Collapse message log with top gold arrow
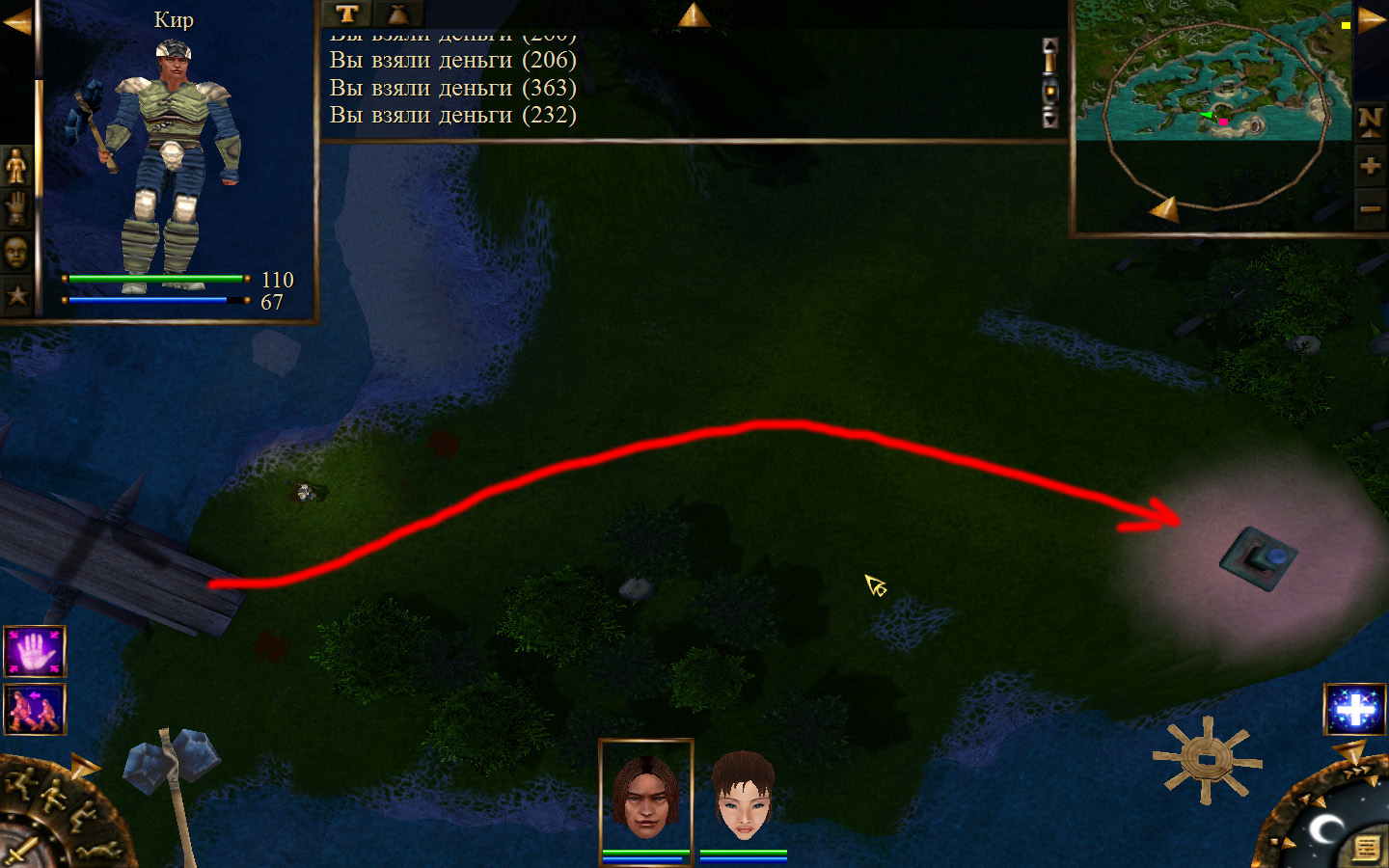 pyautogui.click(x=693, y=14)
